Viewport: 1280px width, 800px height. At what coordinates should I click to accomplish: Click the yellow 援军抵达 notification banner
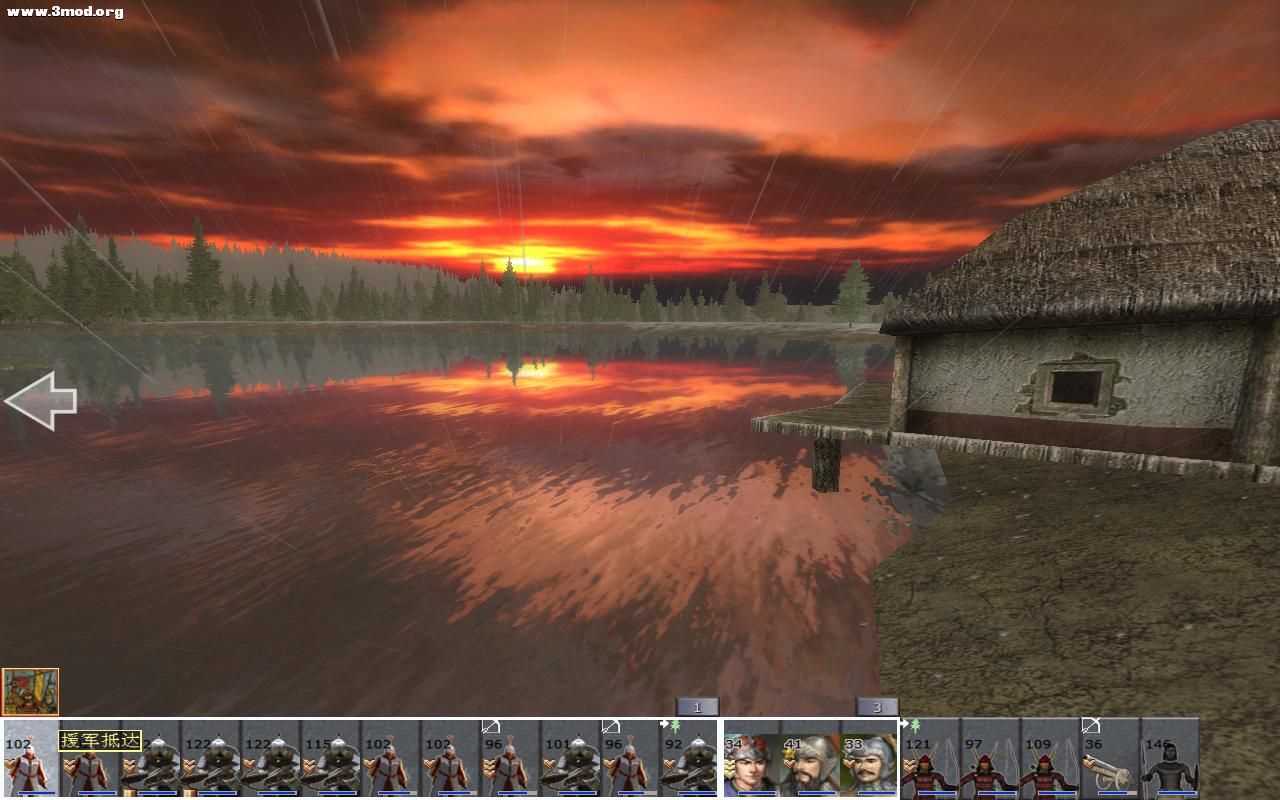coord(101,740)
